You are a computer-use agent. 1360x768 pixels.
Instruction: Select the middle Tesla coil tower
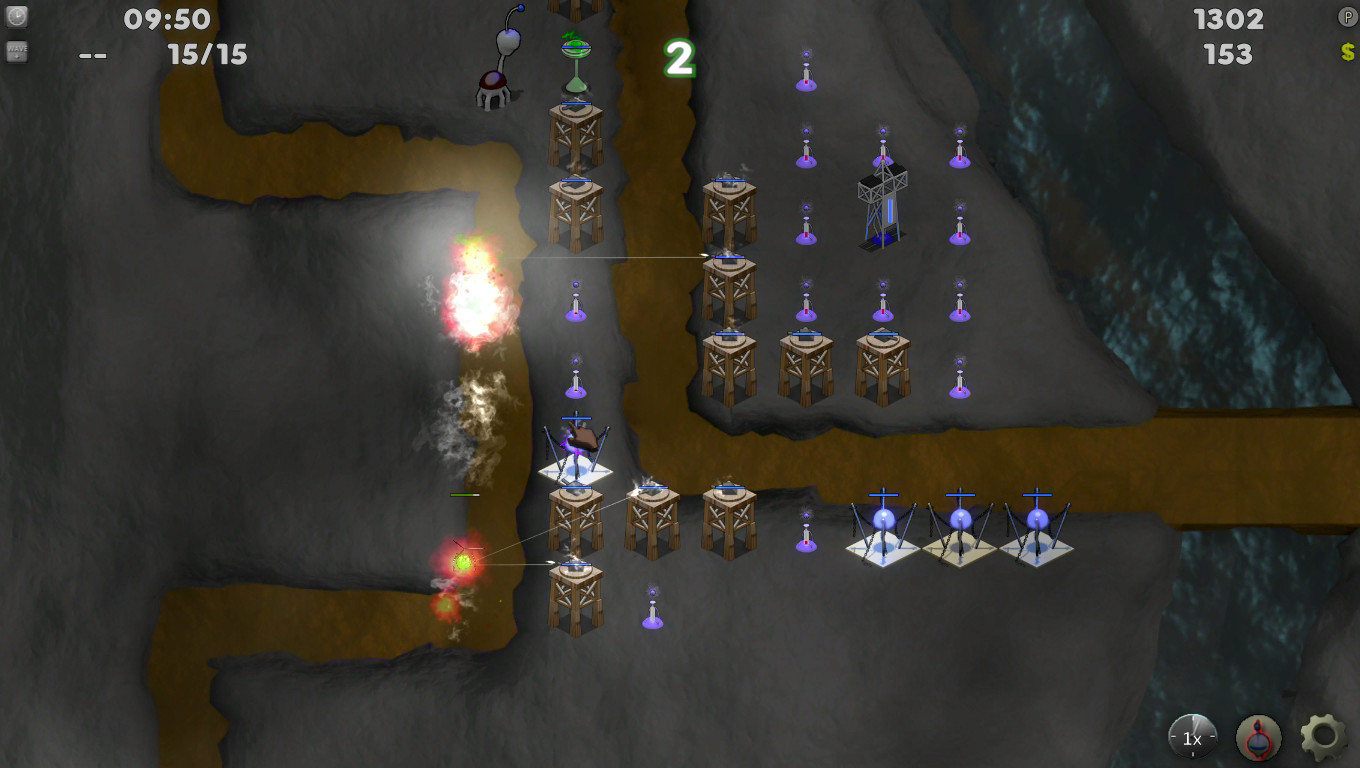960,520
